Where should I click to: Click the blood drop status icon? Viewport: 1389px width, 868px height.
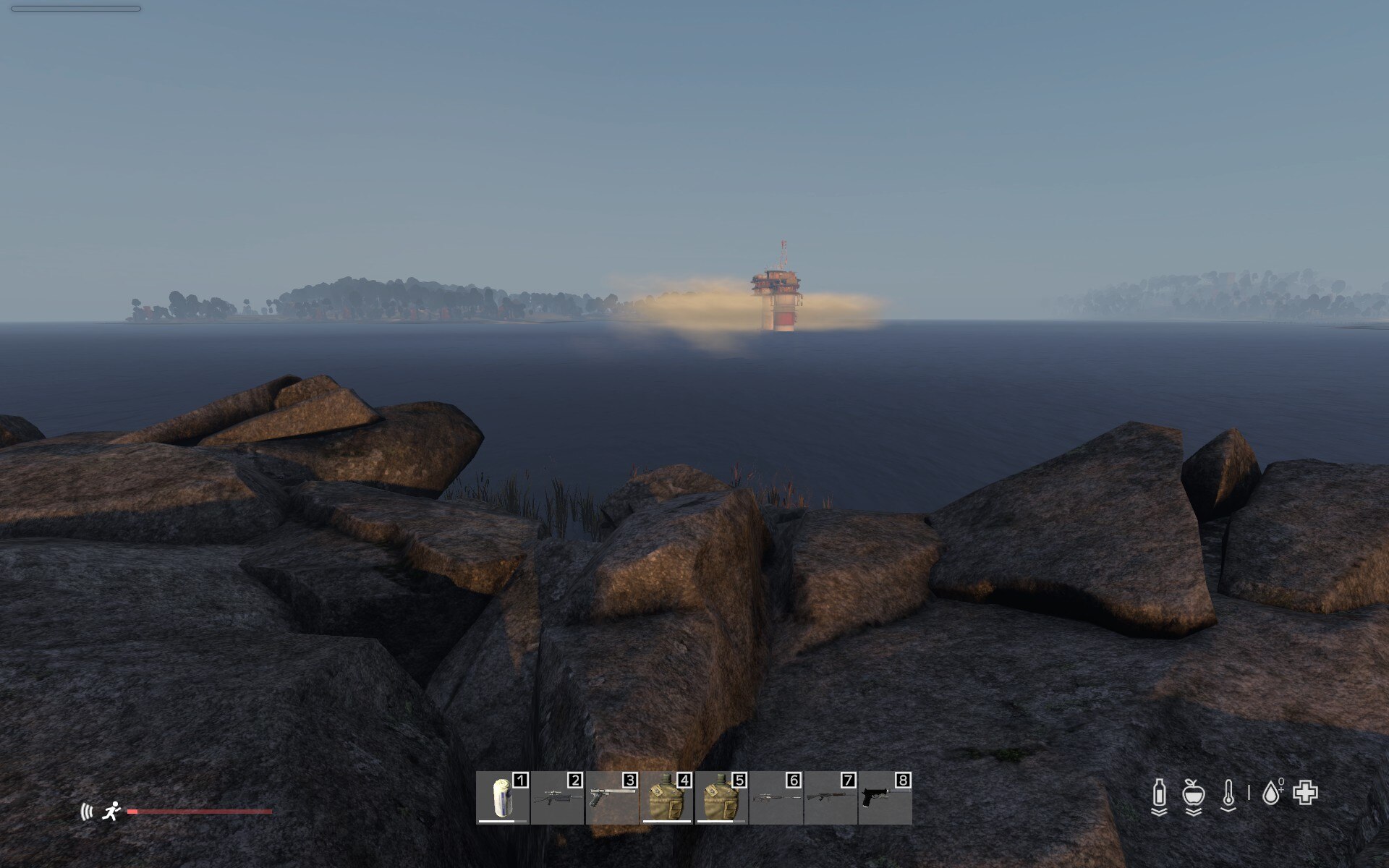point(1271,793)
